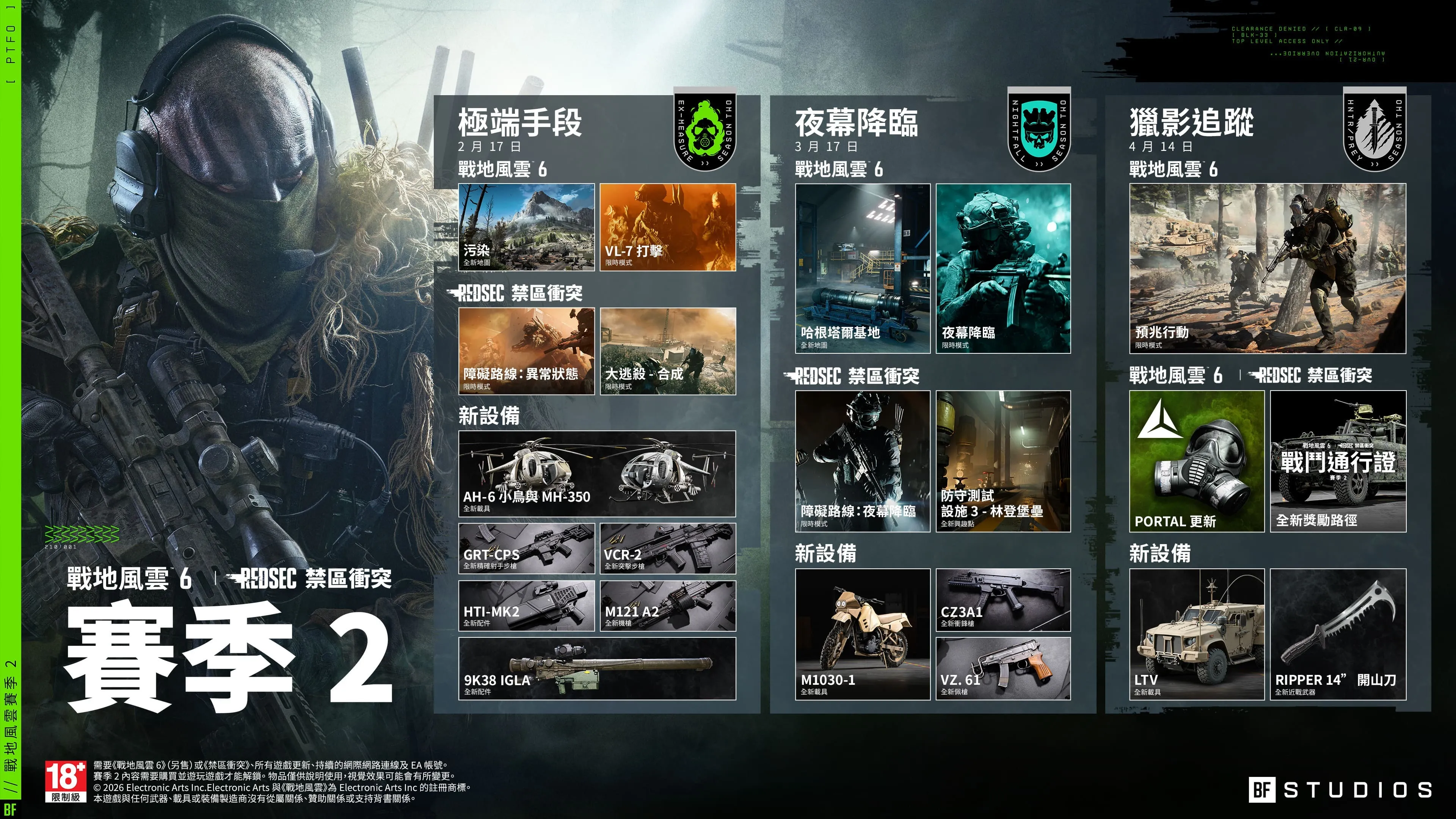Choose the CZ3A1 submachine gun tile
Image resolution: width=1456 pixels, height=819 pixels.
(x=1003, y=600)
